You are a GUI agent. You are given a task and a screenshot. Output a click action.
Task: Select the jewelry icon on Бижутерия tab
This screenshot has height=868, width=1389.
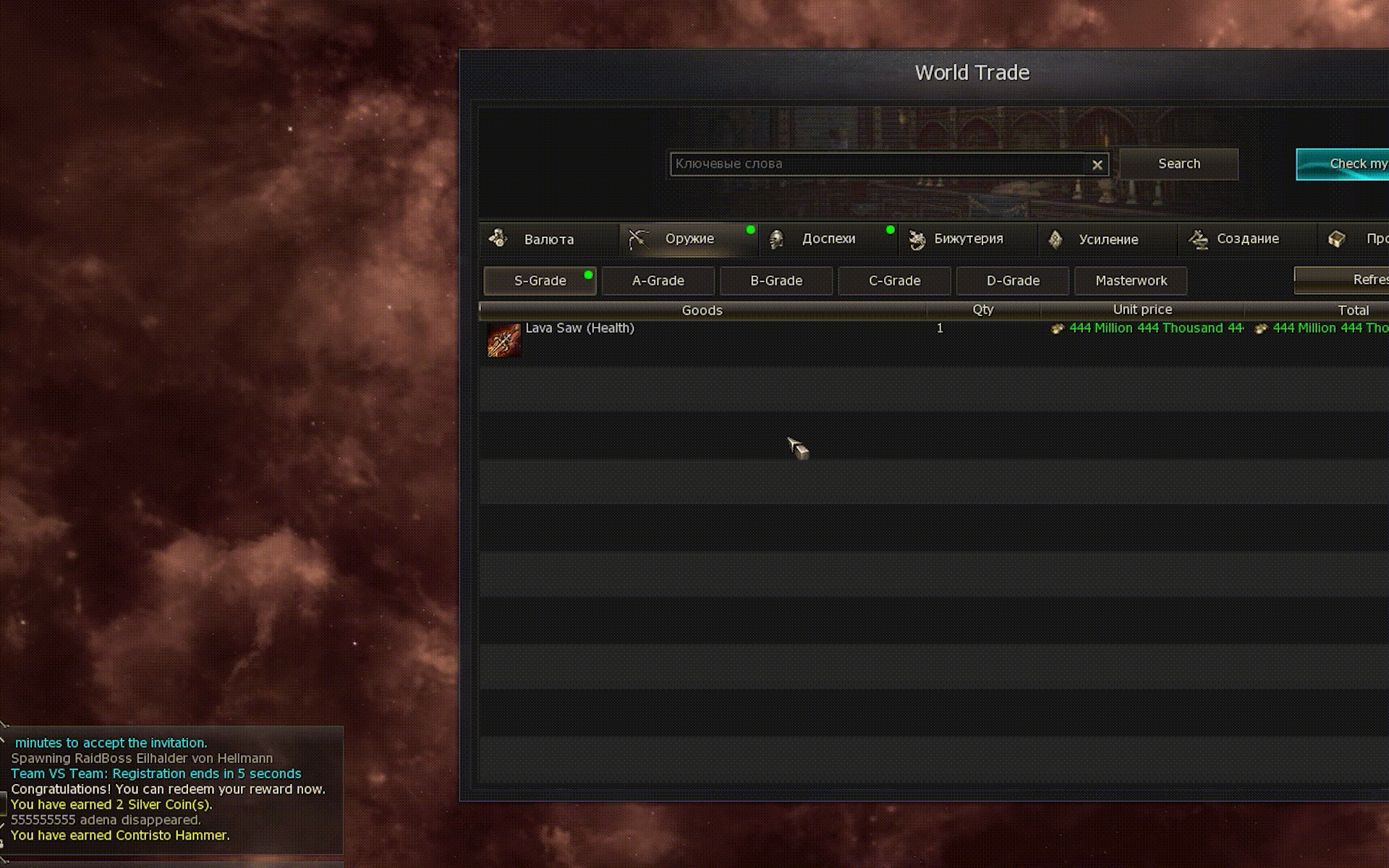coord(917,239)
